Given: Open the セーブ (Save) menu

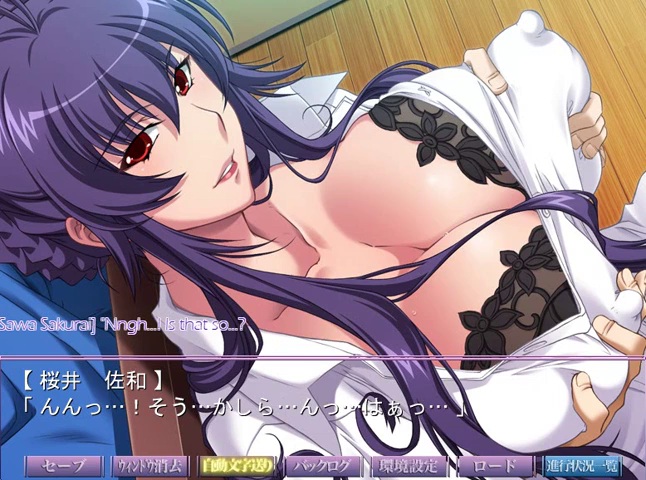Looking at the screenshot, I should pyautogui.click(x=63, y=466).
